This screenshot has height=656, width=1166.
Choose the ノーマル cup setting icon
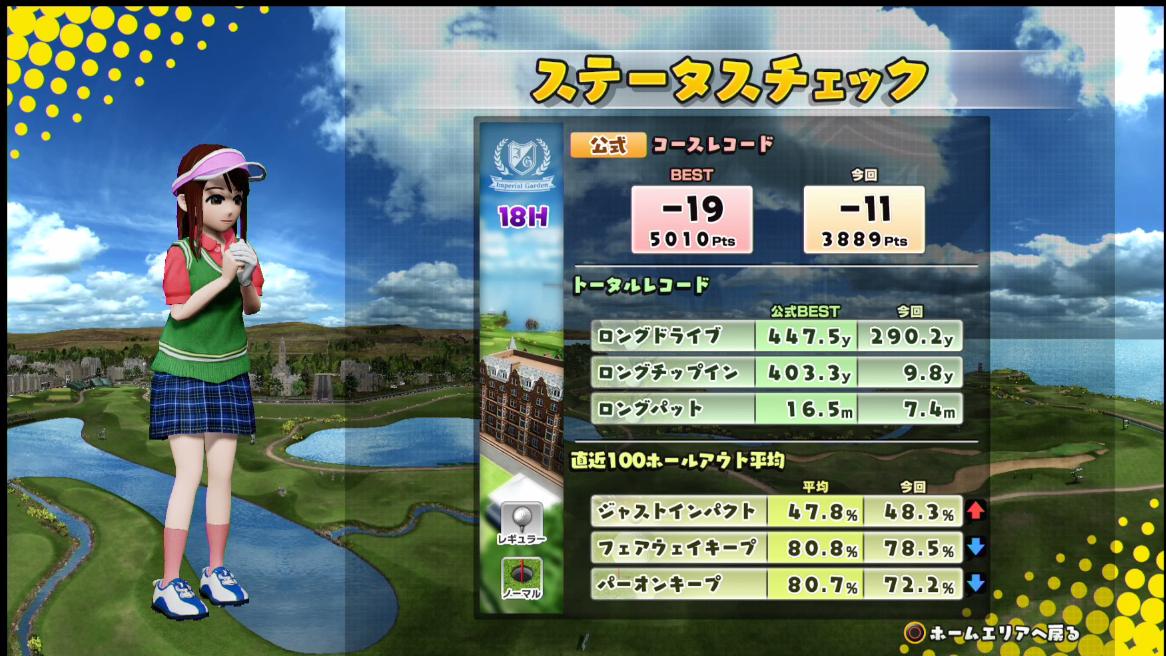tap(522, 577)
